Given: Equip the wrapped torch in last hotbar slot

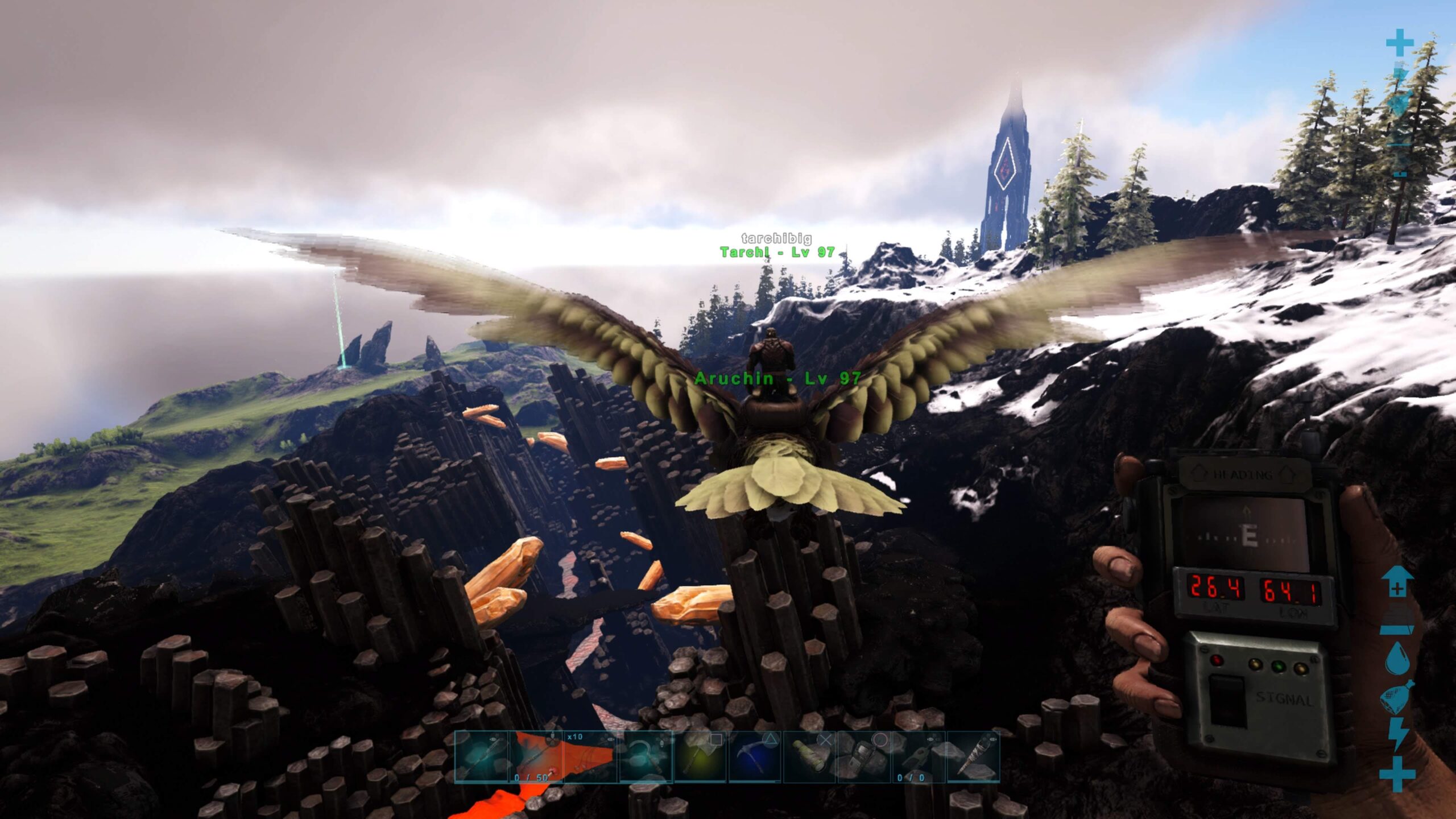Looking at the screenshot, I should click(973, 757).
